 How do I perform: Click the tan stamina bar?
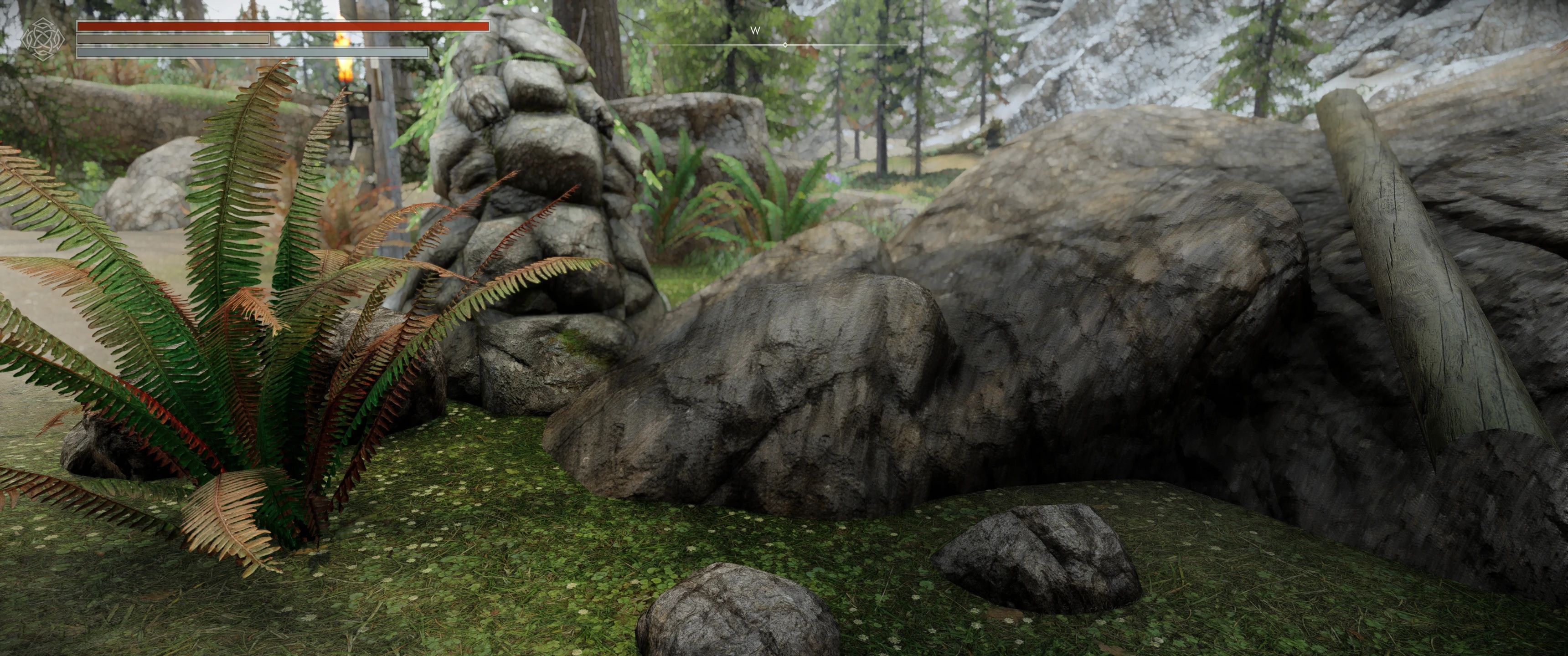click(174, 39)
